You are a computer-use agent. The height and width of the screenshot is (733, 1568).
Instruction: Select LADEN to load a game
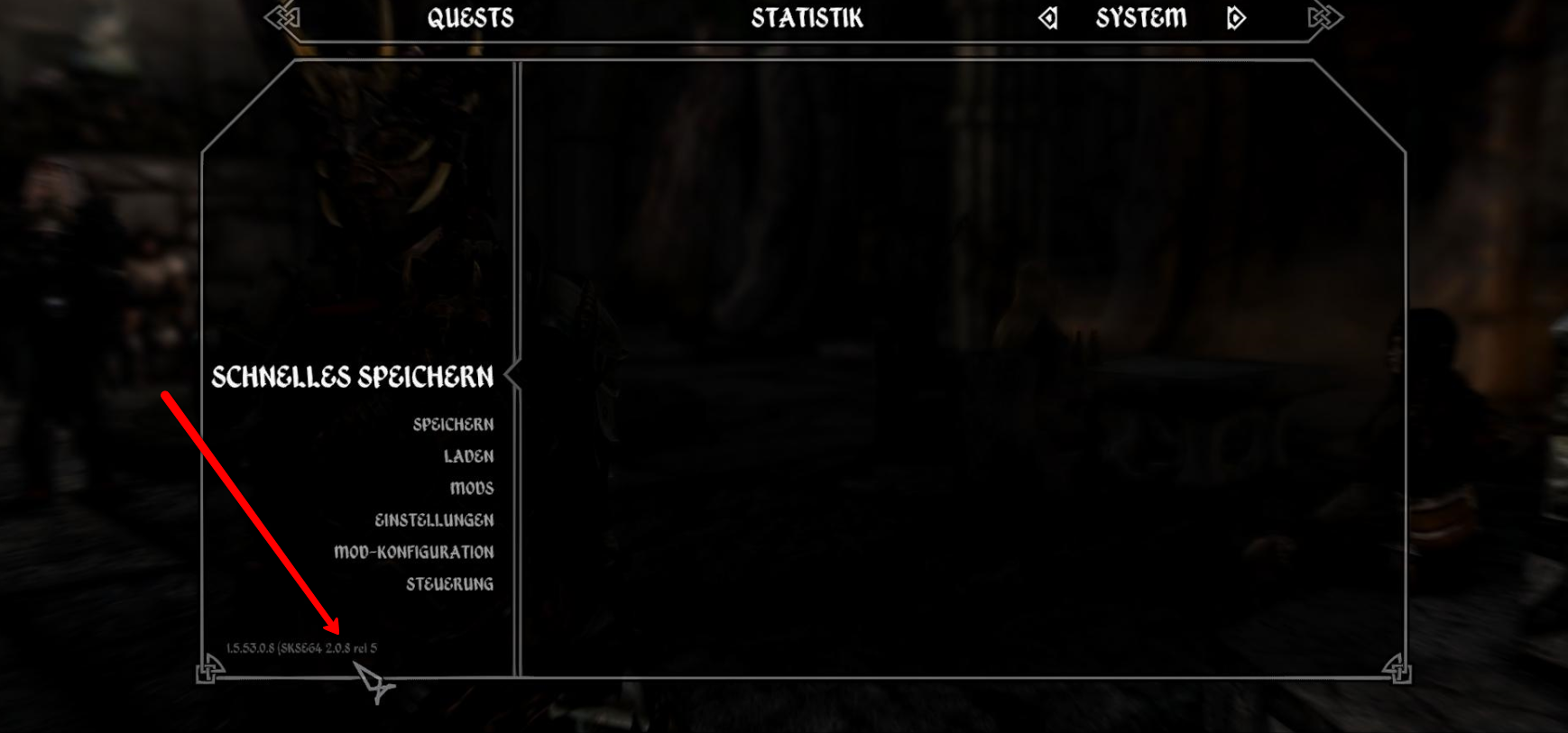pyautogui.click(x=471, y=456)
